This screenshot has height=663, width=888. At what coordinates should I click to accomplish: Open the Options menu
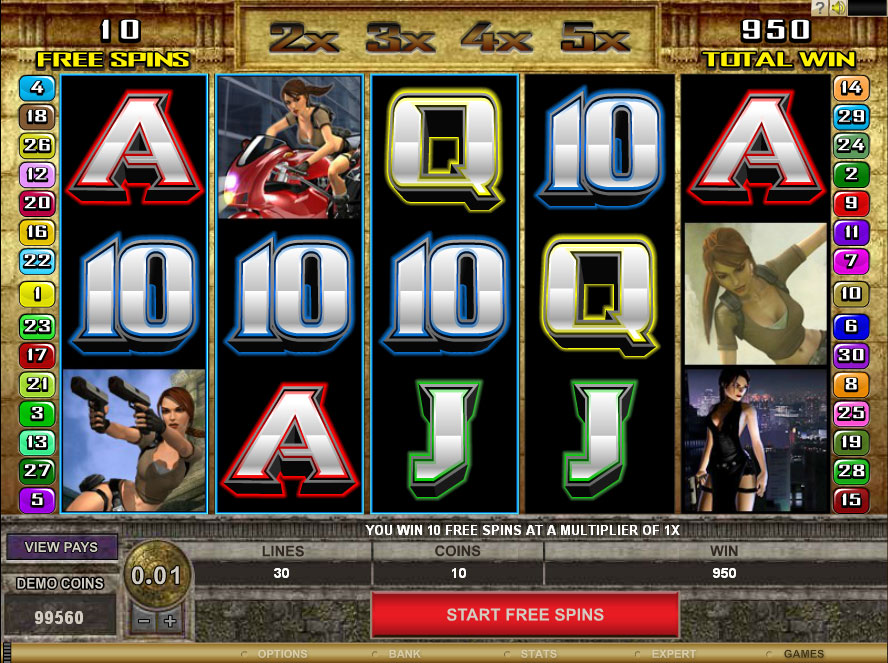282,654
